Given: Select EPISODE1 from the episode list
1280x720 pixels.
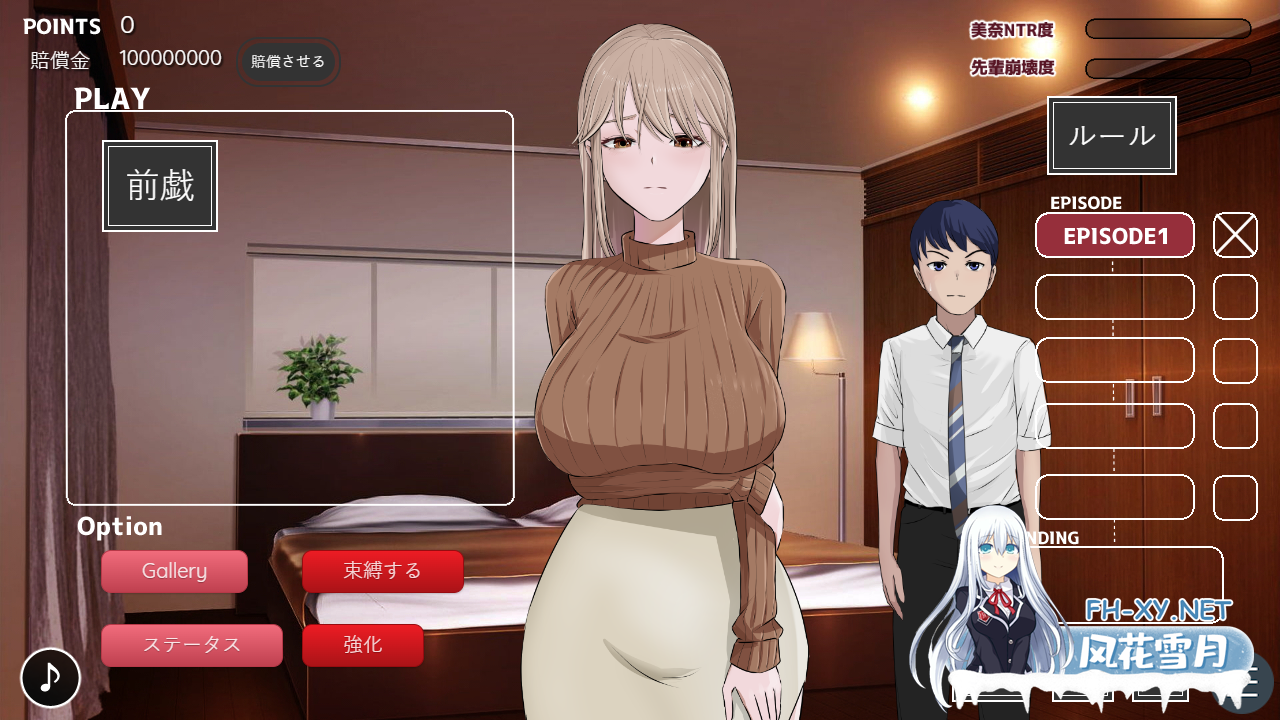Looking at the screenshot, I should point(1114,235).
